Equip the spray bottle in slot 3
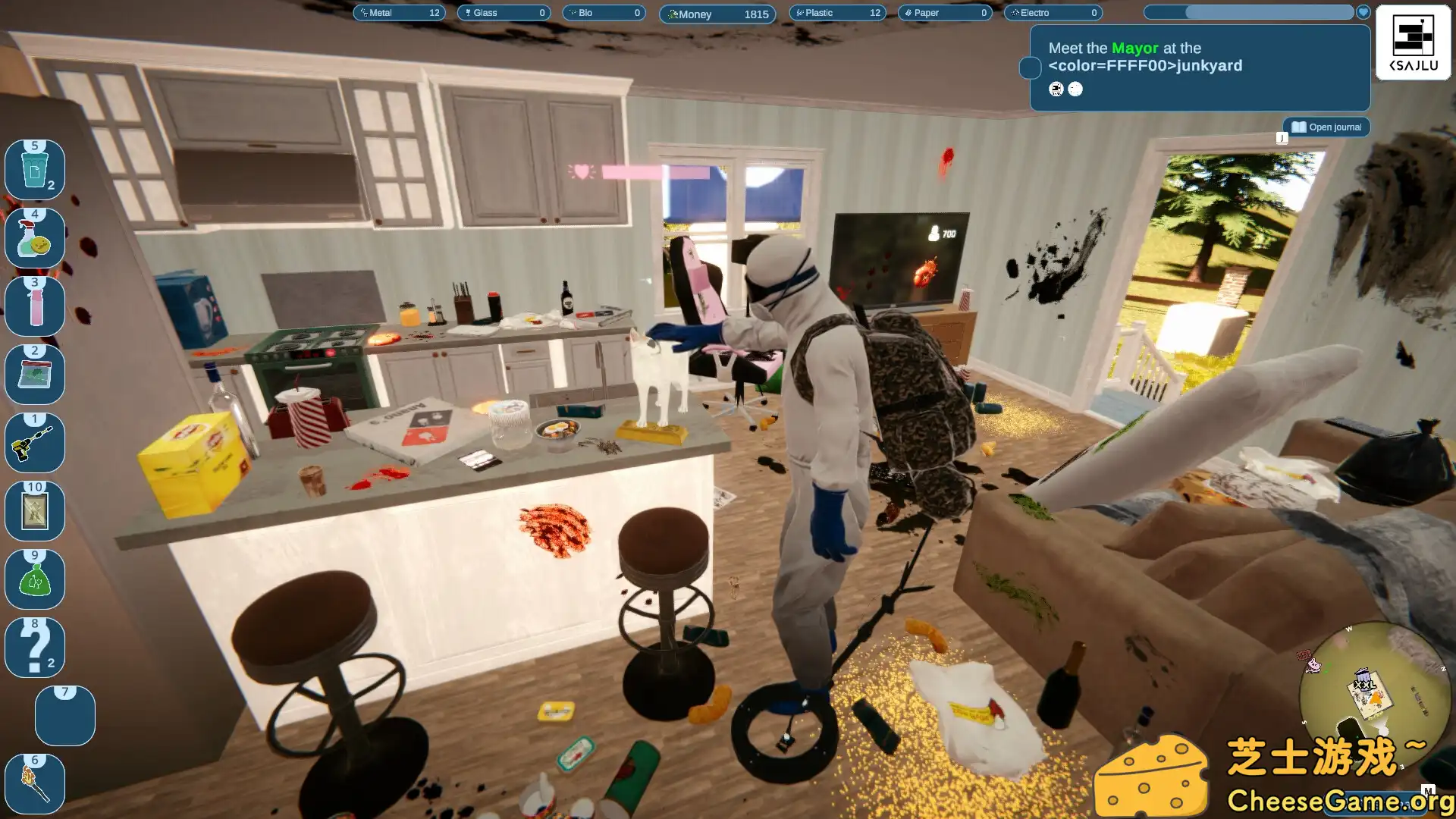The width and height of the screenshot is (1456, 819). click(35, 306)
